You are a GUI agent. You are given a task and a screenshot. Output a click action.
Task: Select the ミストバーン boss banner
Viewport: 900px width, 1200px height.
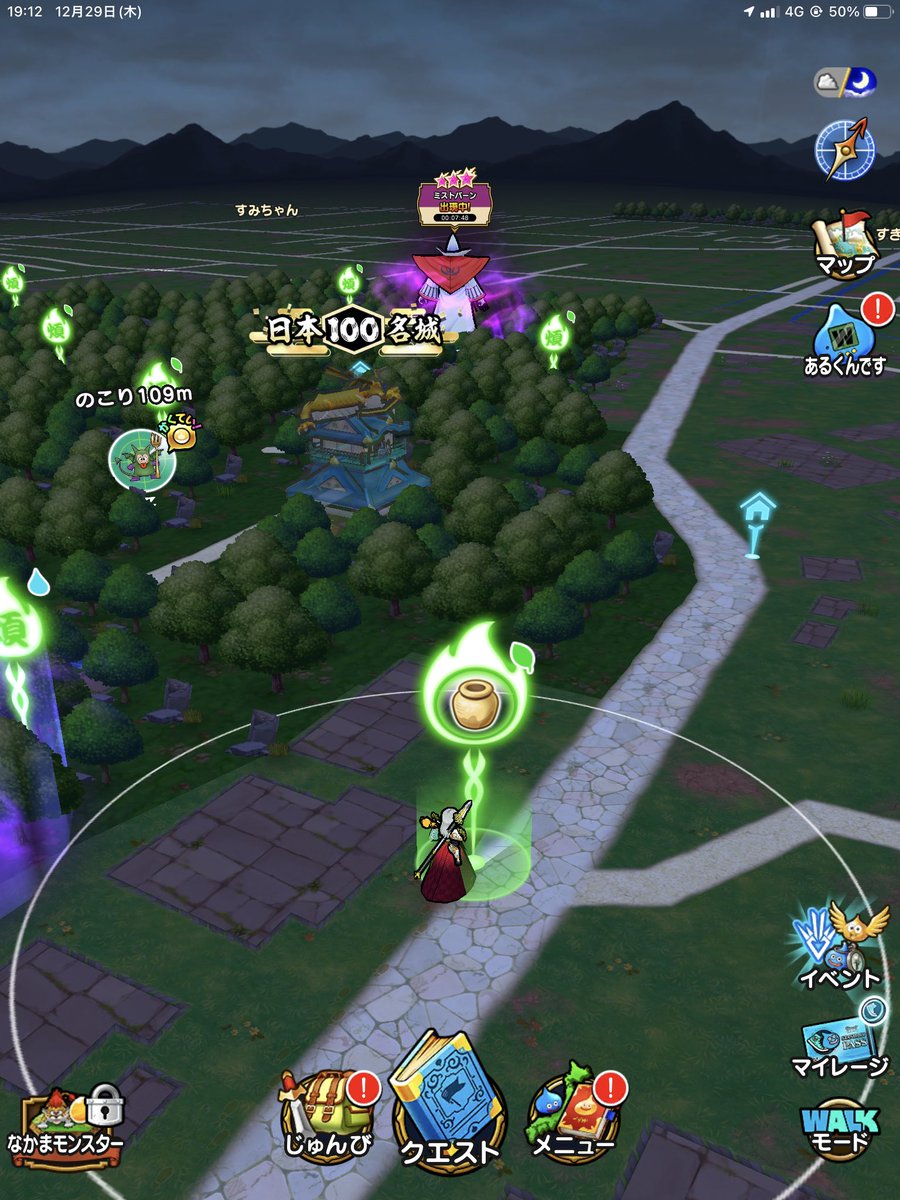coord(454,200)
